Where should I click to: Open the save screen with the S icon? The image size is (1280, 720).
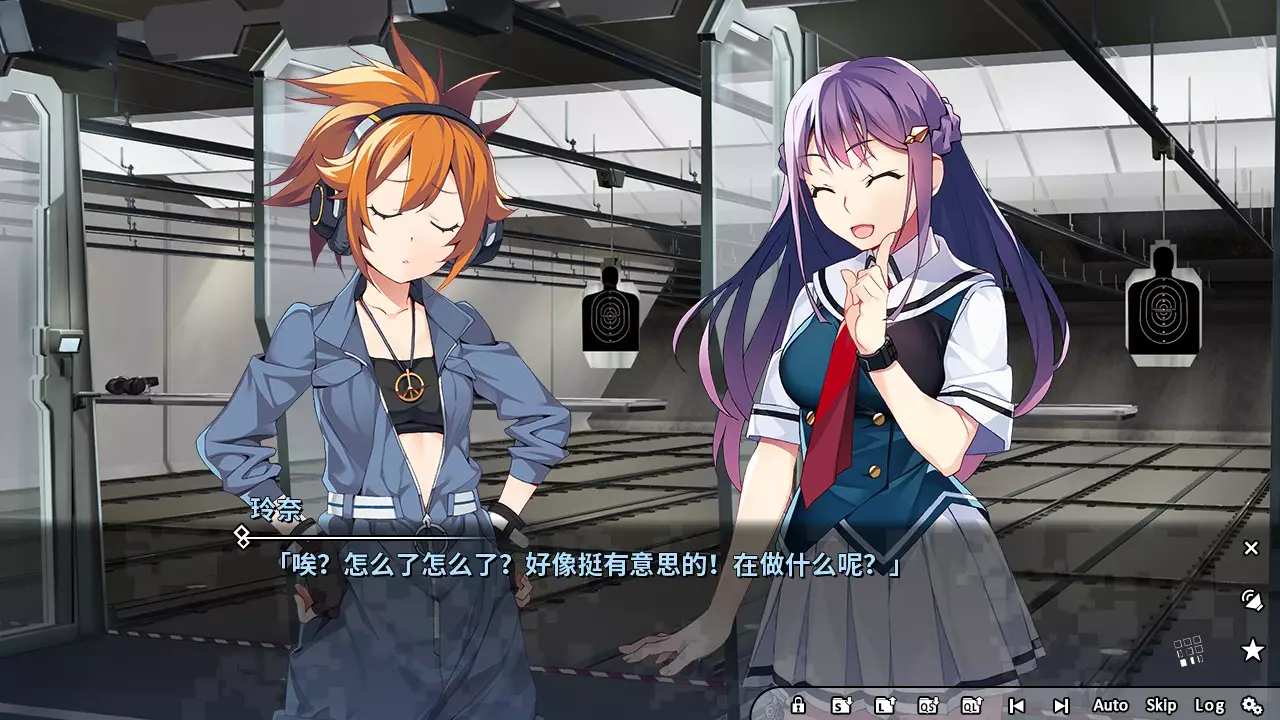(x=840, y=705)
